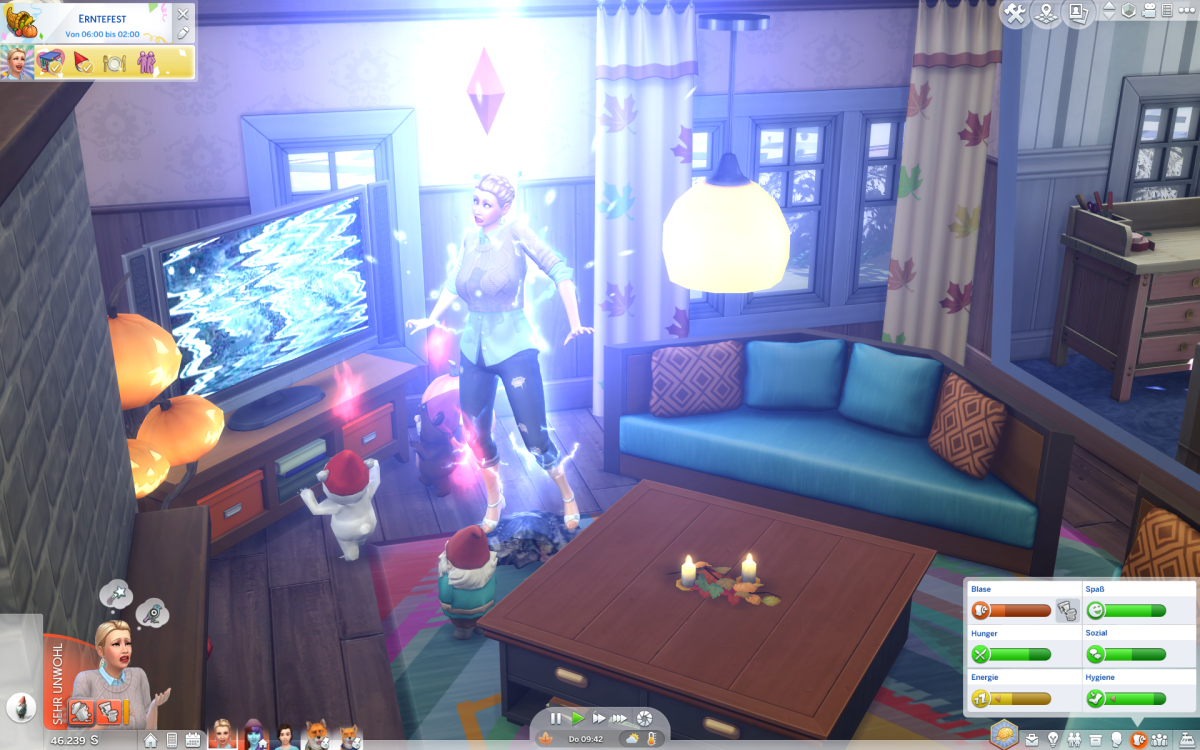The image size is (1200, 750).
Task: Open the relationships panel
Action: [1074, 740]
